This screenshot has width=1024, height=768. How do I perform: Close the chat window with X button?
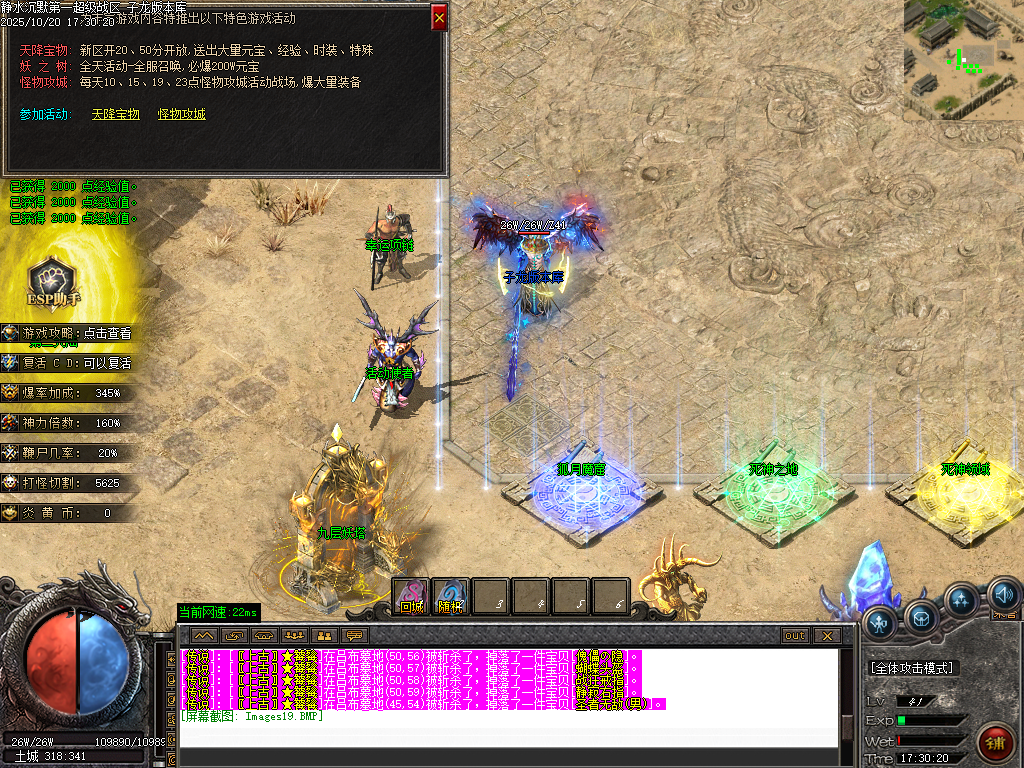(x=826, y=635)
